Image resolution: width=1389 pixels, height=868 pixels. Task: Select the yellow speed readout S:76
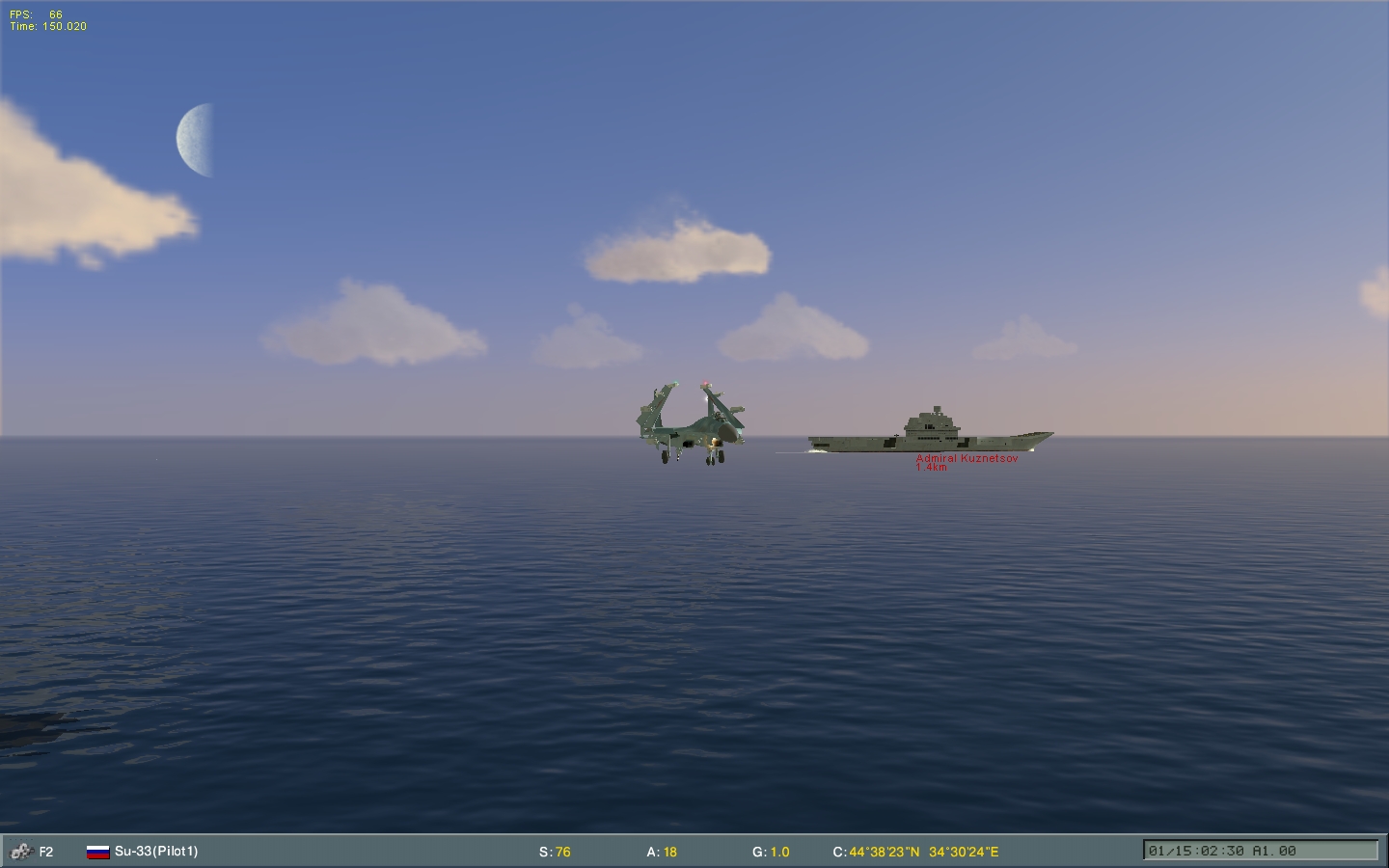(x=556, y=852)
